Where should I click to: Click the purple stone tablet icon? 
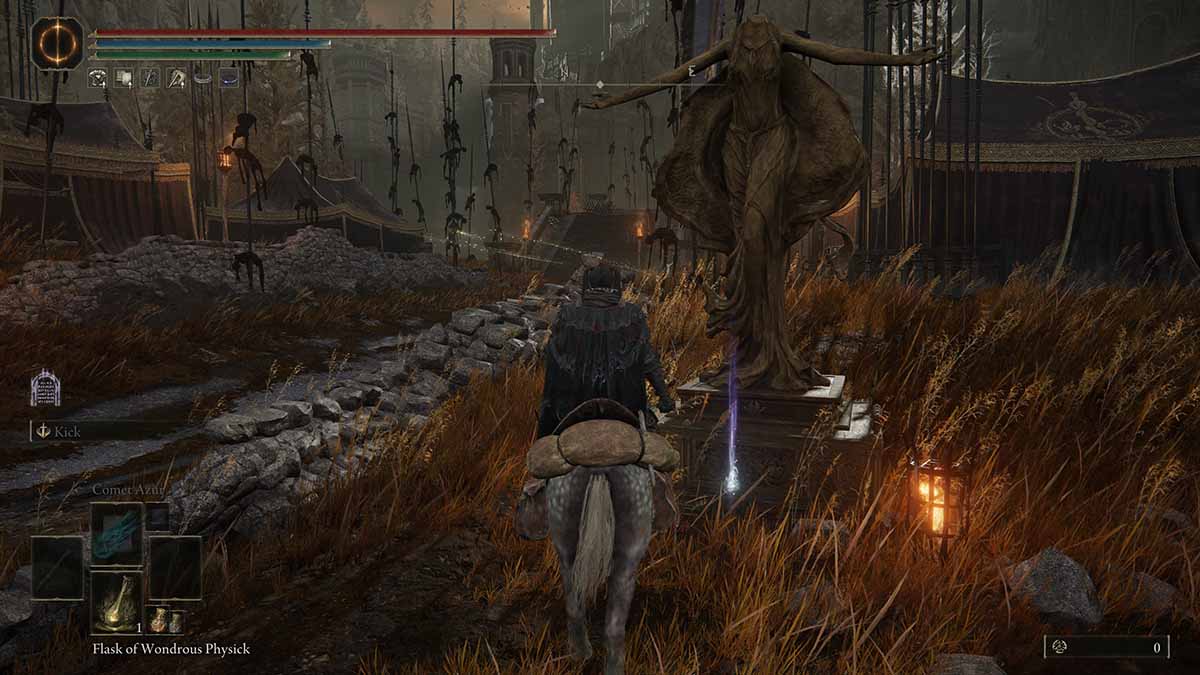(45, 388)
